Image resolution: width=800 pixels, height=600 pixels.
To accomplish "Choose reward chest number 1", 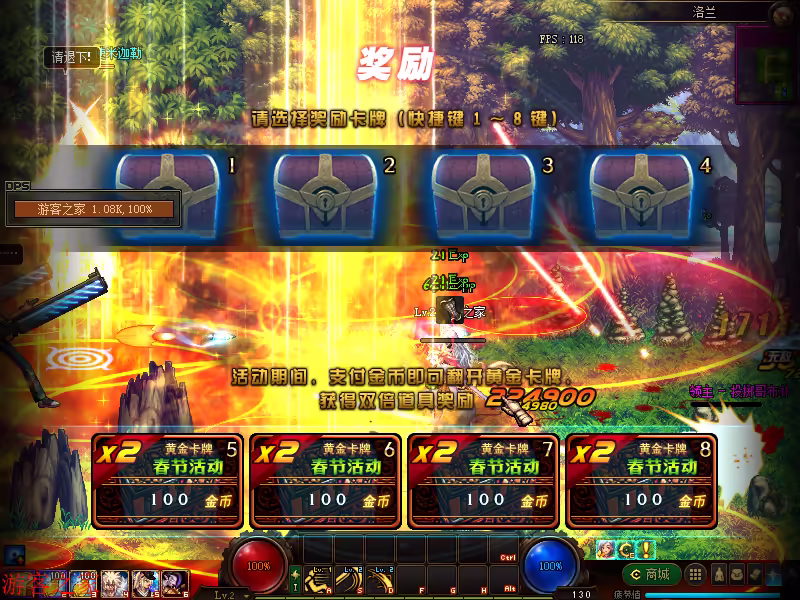I will 167,194.
